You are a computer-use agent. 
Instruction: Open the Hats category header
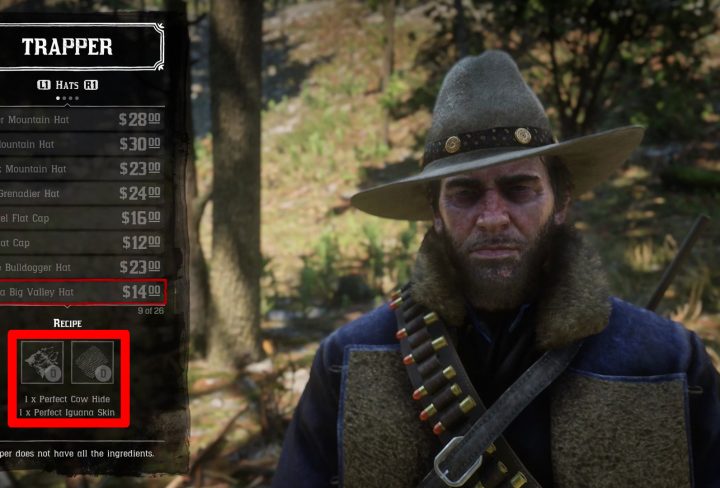click(67, 85)
